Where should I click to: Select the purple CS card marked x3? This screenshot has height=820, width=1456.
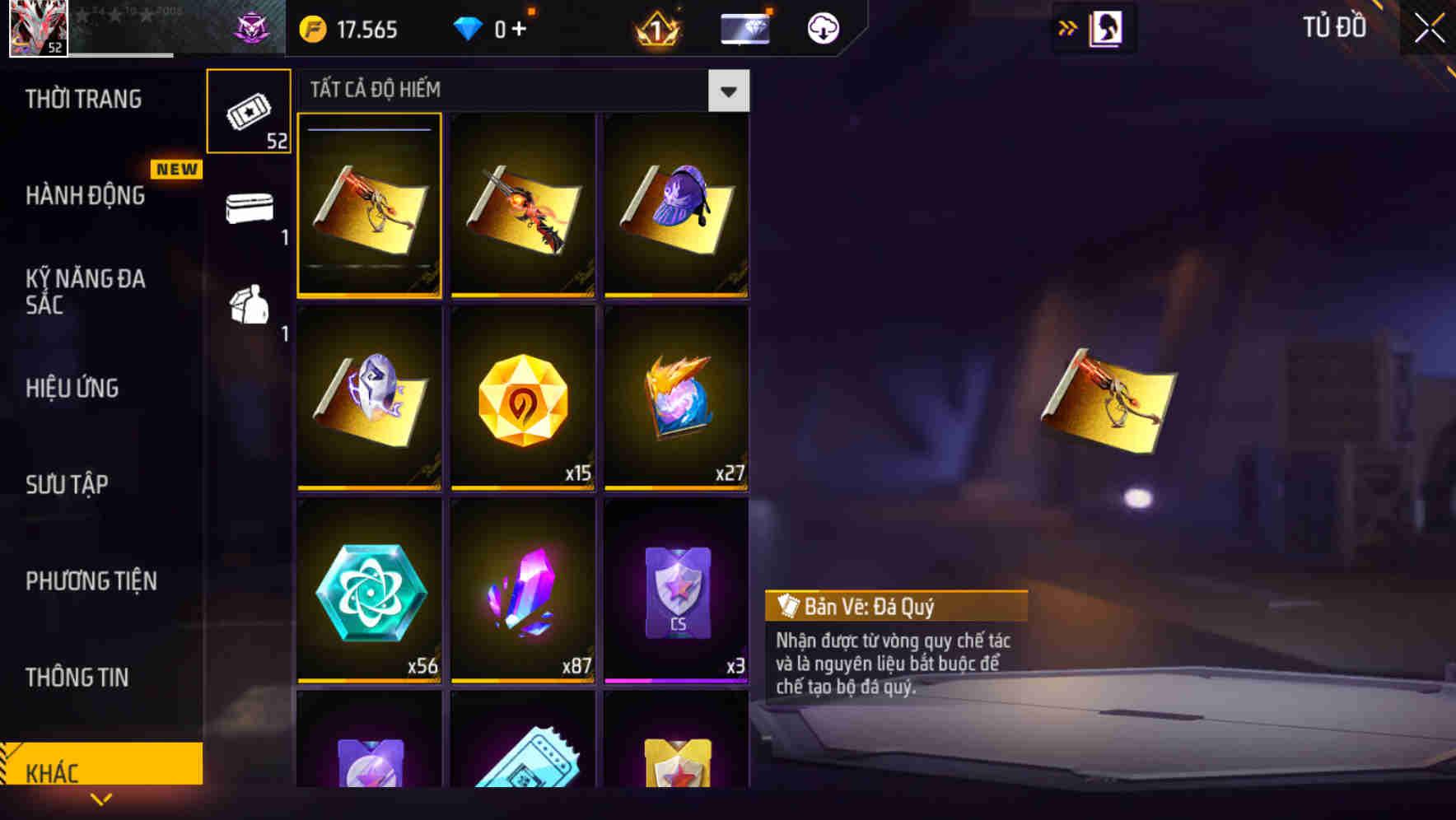(675, 591)
